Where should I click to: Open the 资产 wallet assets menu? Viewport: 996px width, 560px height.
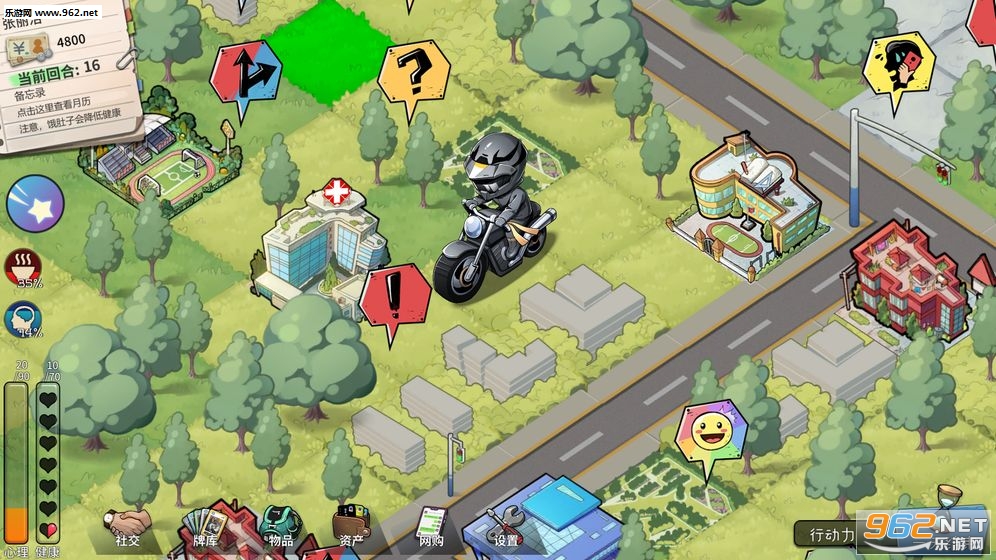click(351, 527)
